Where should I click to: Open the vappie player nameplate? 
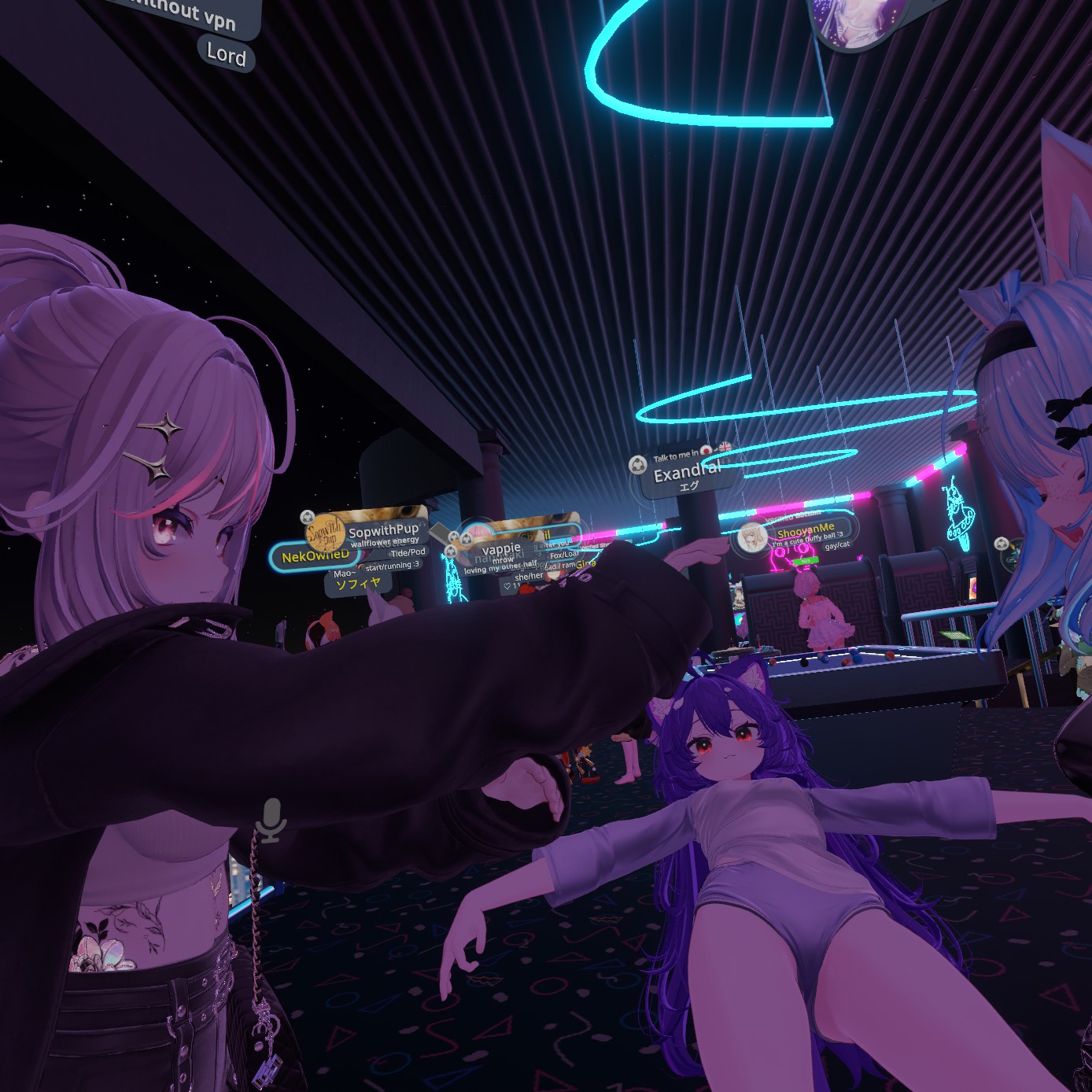[x=501, y=548]
